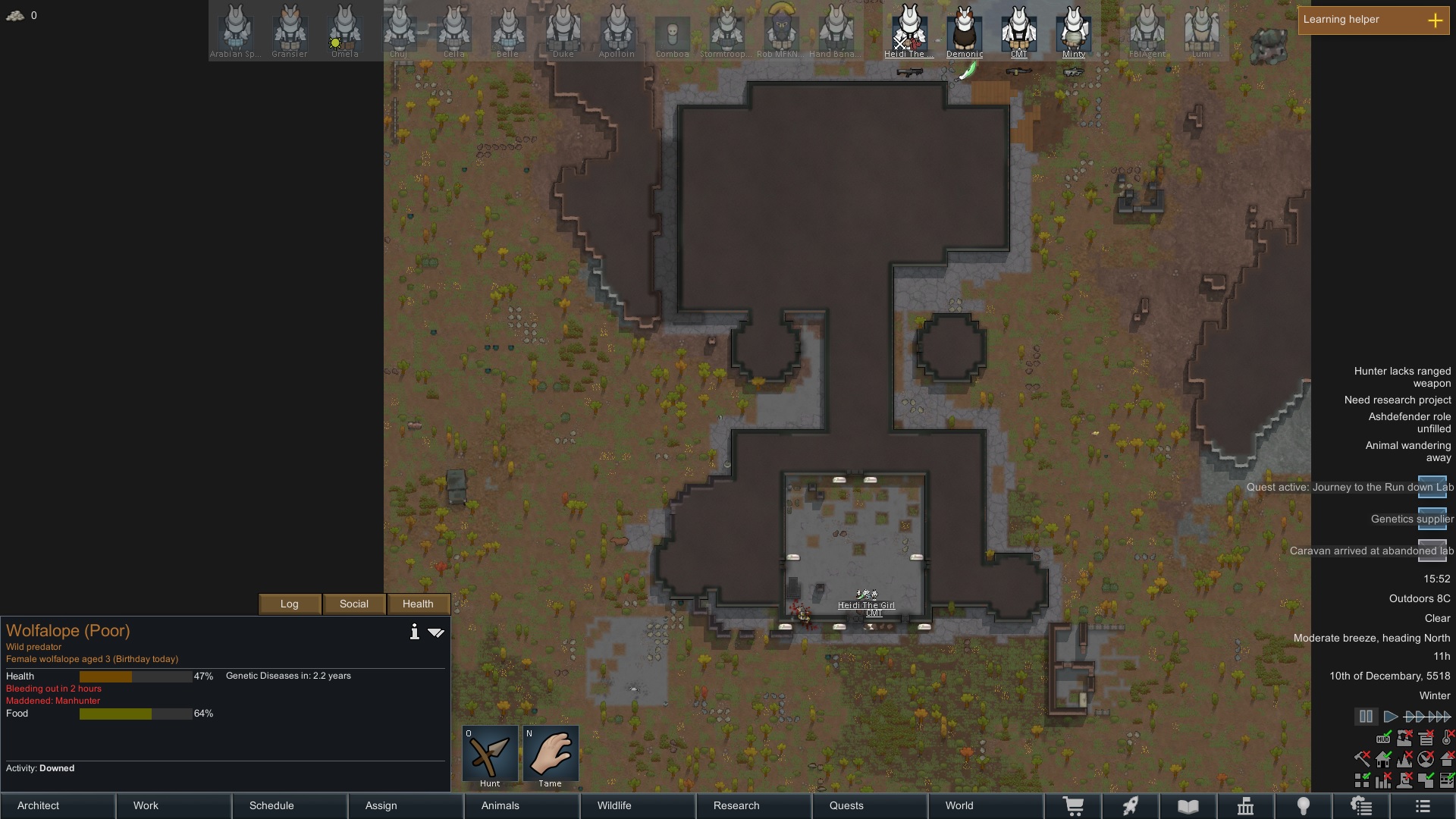
Task: Open the wolfalope Health tab
Action: click(x=418, y=604)
